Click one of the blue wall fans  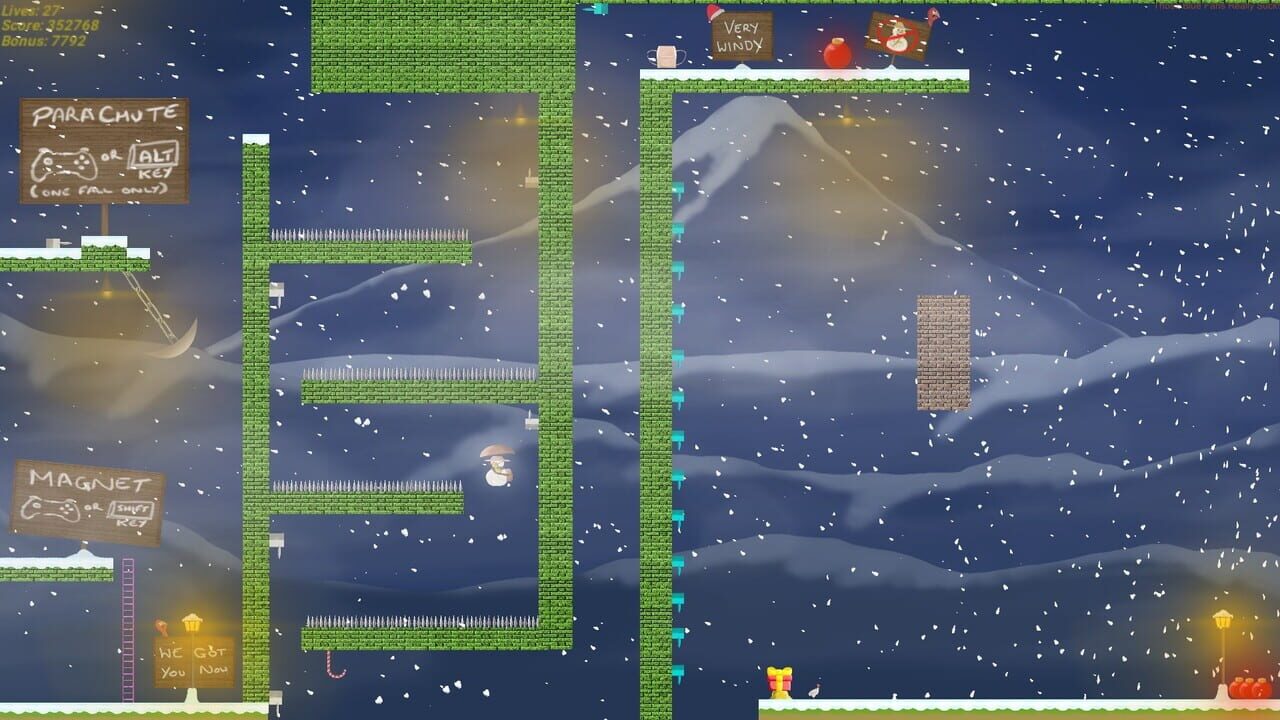[677, 310]
